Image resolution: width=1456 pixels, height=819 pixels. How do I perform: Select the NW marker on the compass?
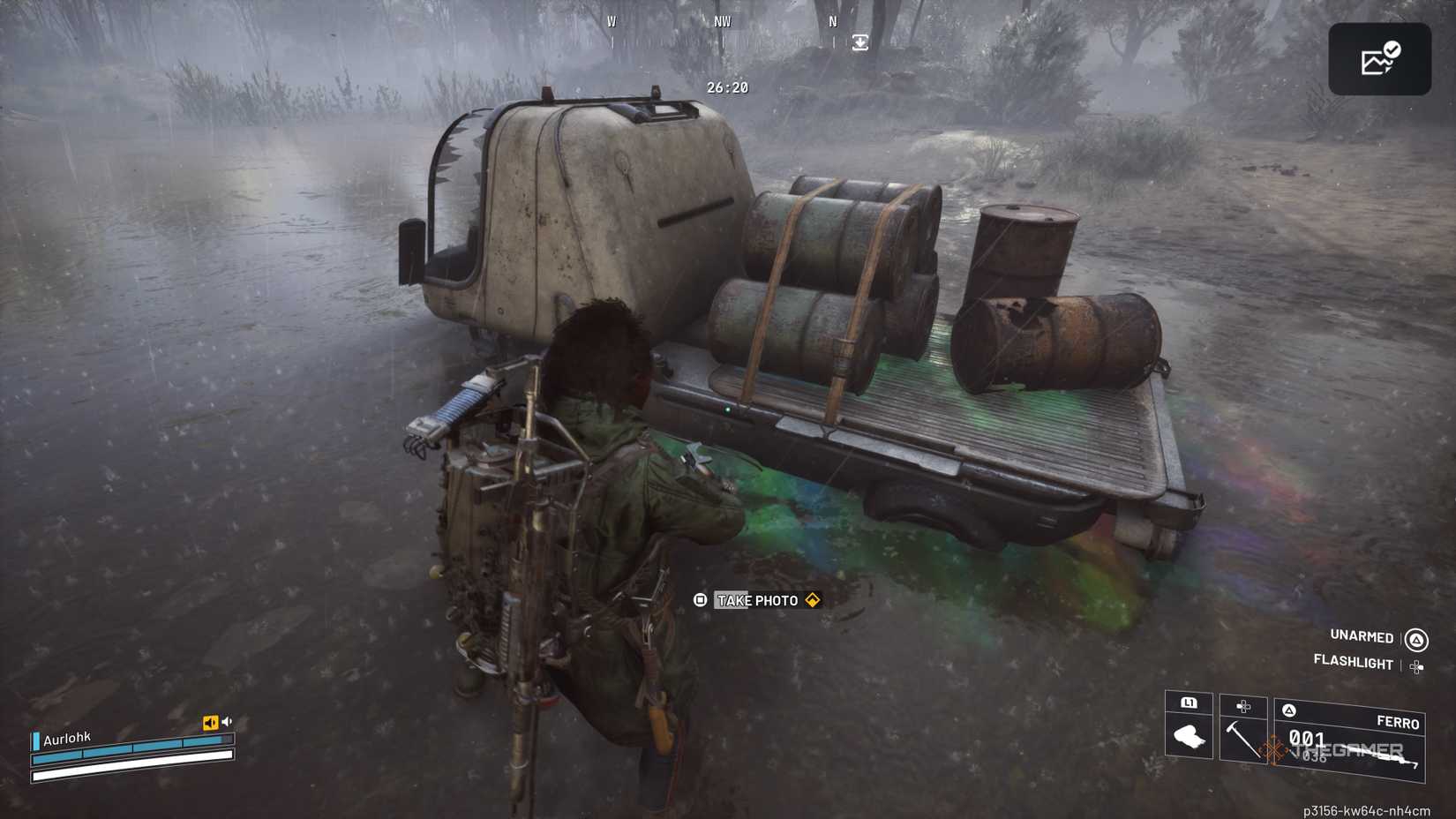click(x=722, y=21)
